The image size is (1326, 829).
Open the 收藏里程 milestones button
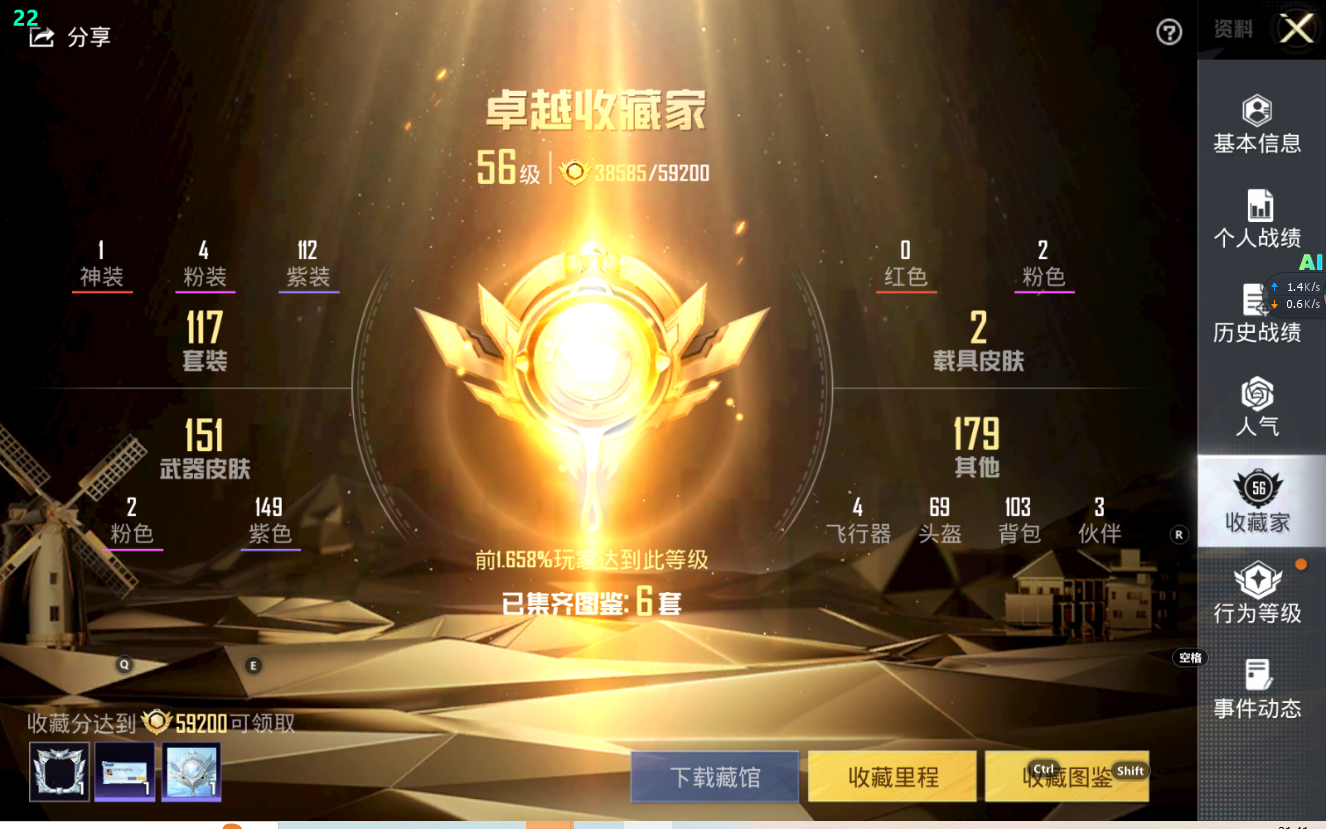(x=893, y=777)
